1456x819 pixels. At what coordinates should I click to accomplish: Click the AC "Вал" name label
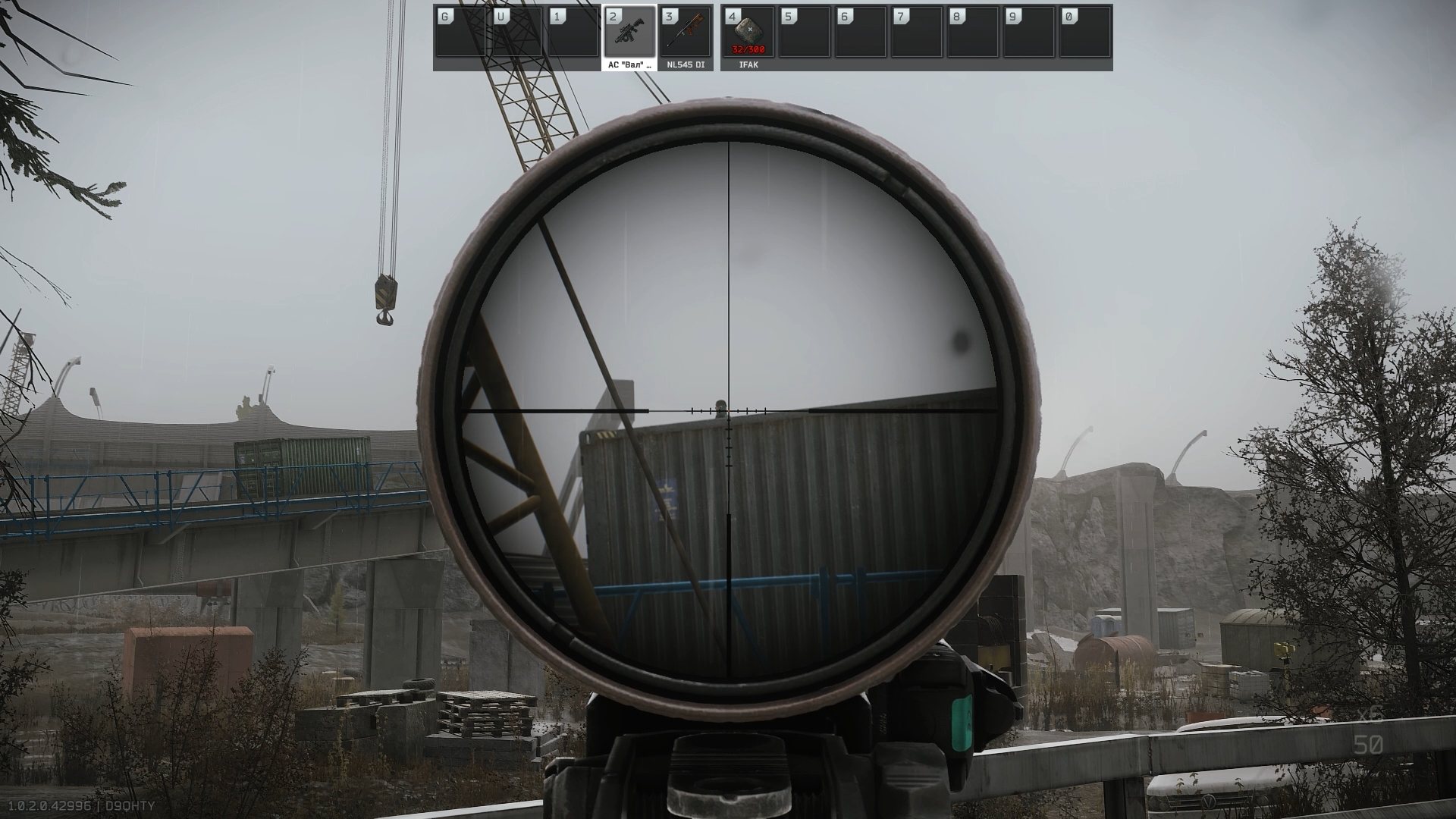click(629, 66)
